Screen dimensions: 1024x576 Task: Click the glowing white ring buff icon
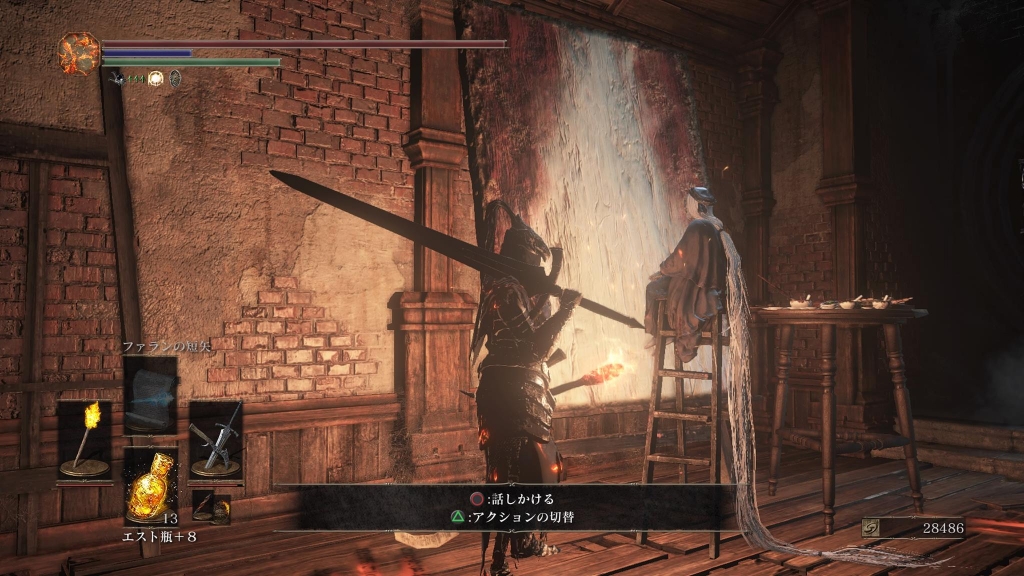click(x=156, y=78)
